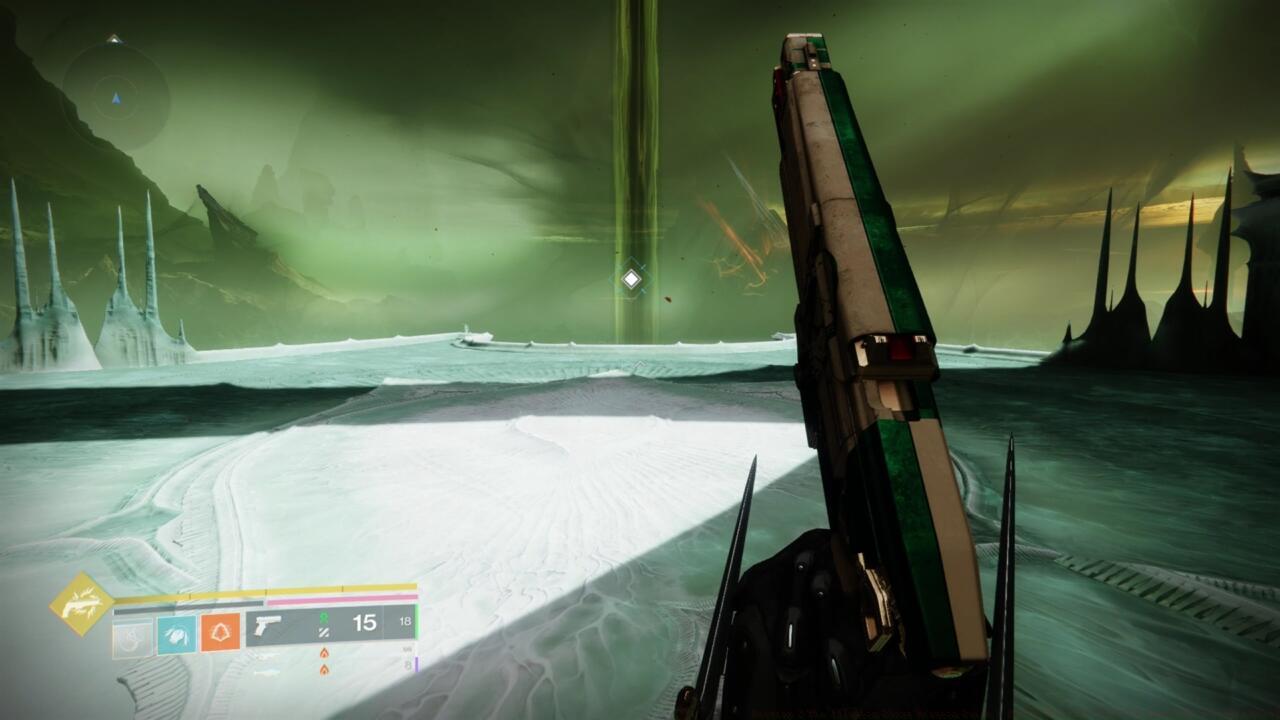Viewport: 1280px width, 720px height.
Task: Click the orange class ability icon
Action: pyautogui.click(x=220, y=632)
